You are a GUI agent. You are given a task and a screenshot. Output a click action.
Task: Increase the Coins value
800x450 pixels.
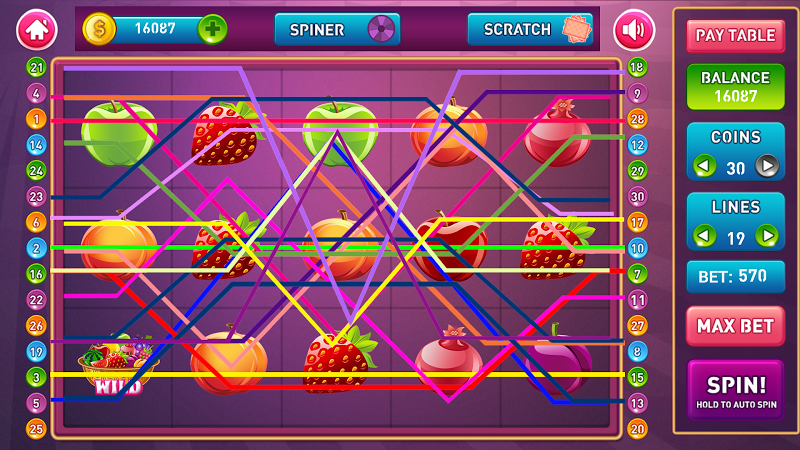click(767, 167)
